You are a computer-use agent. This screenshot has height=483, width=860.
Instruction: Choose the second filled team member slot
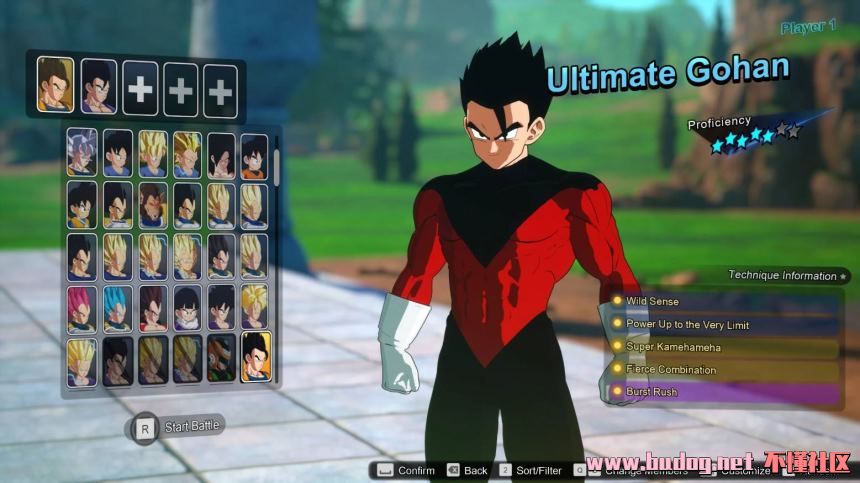click(x=98, y=87)
